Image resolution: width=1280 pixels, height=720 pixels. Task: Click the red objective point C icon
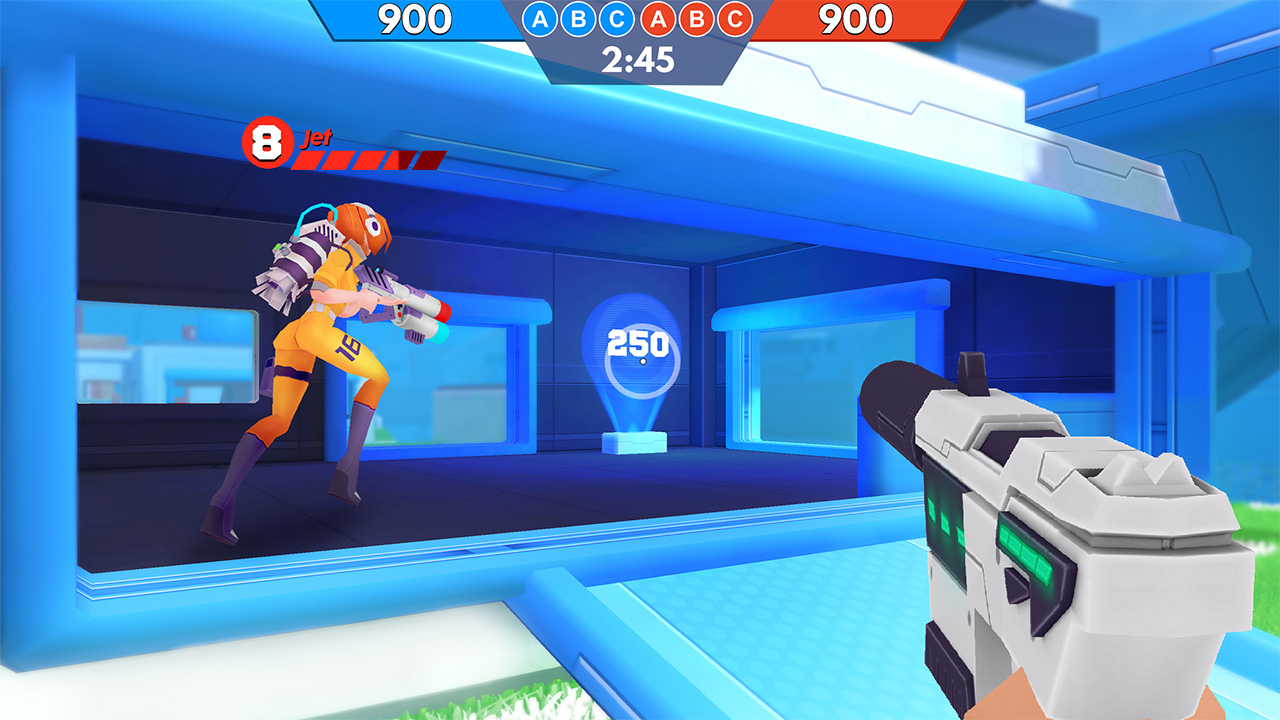coord(735,18)
